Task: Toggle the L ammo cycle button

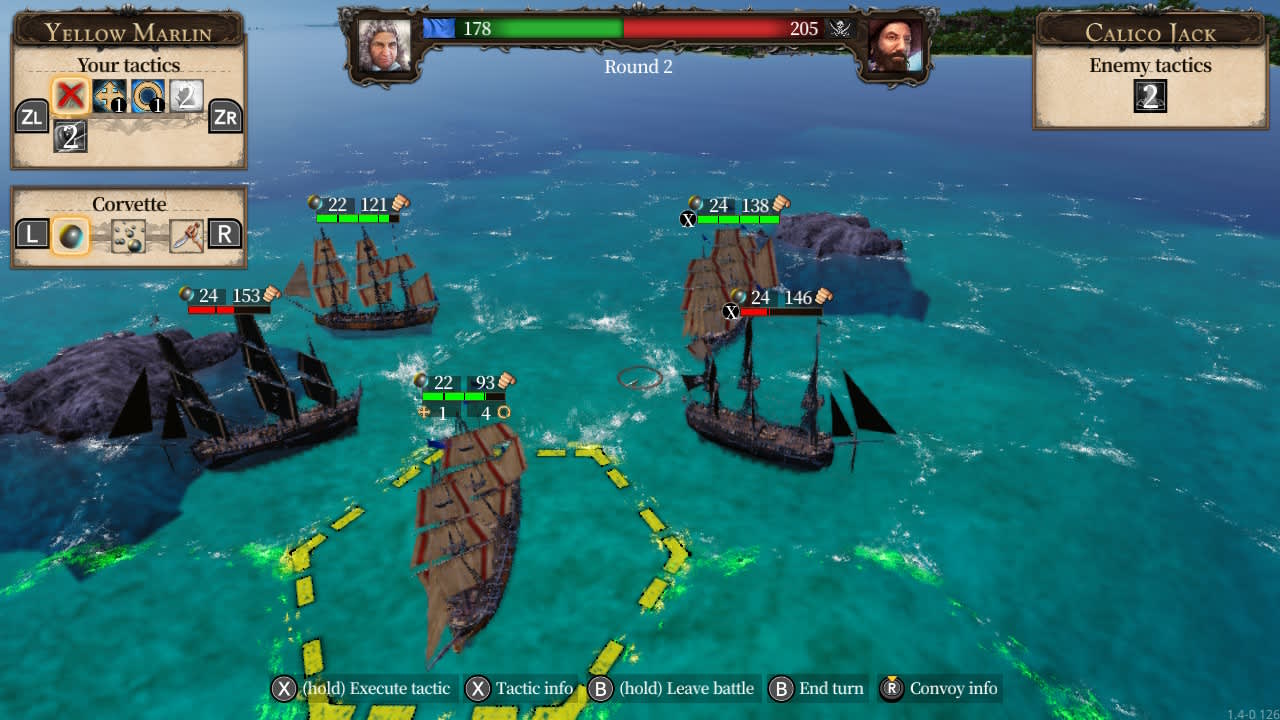Action: coord(31,234)
